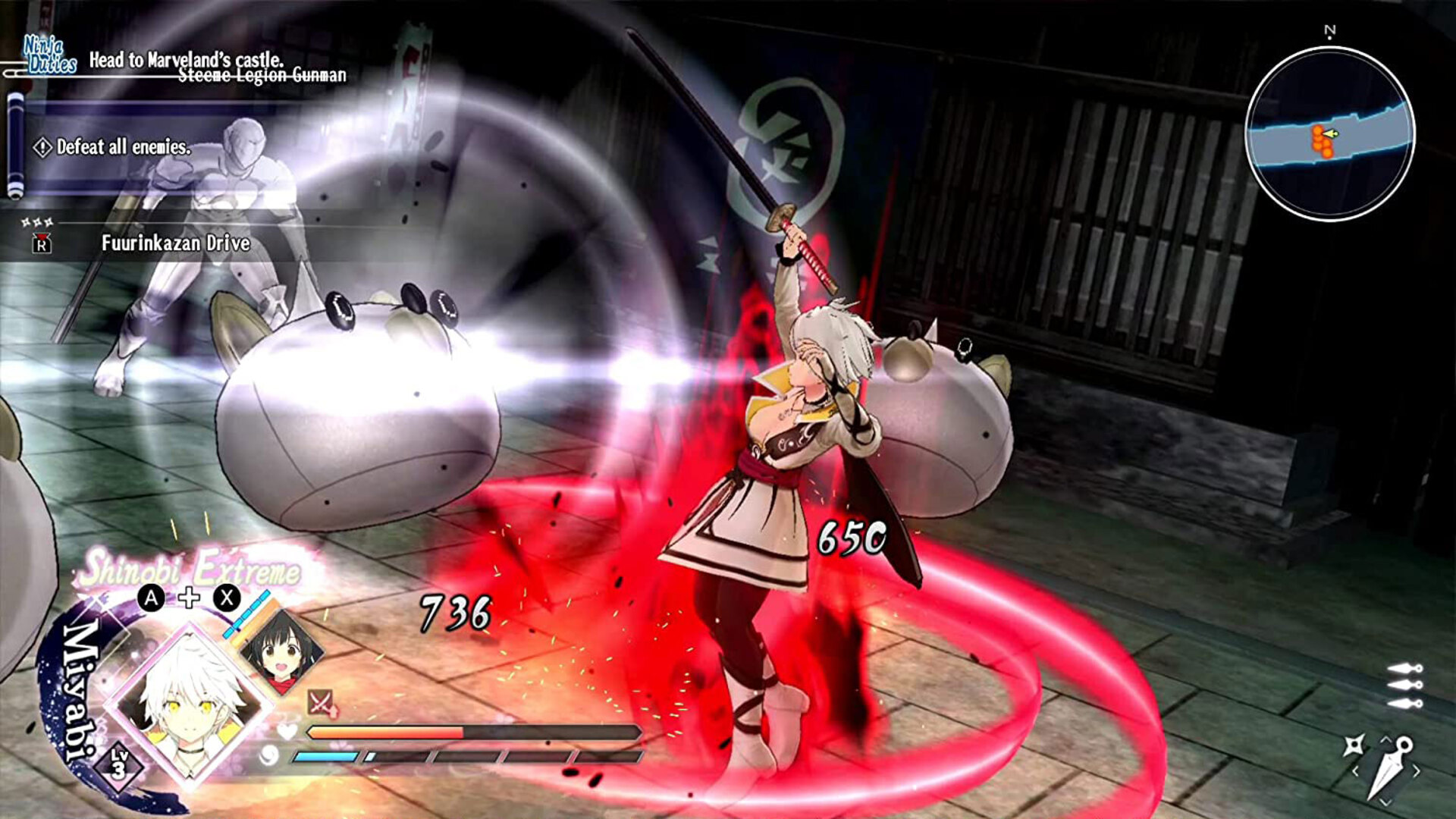
Task: Select Miyabi's character portrait
Action: 187,701
